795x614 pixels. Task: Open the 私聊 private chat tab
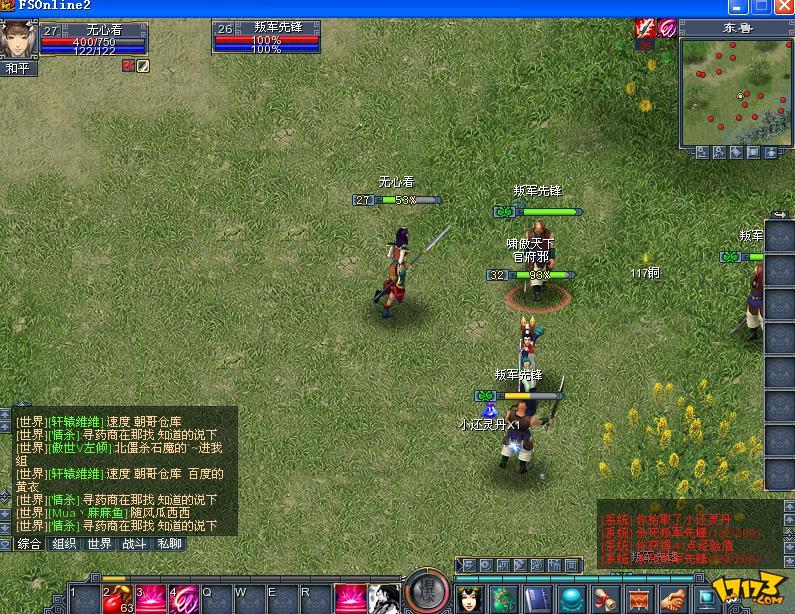tap(169, 544)
